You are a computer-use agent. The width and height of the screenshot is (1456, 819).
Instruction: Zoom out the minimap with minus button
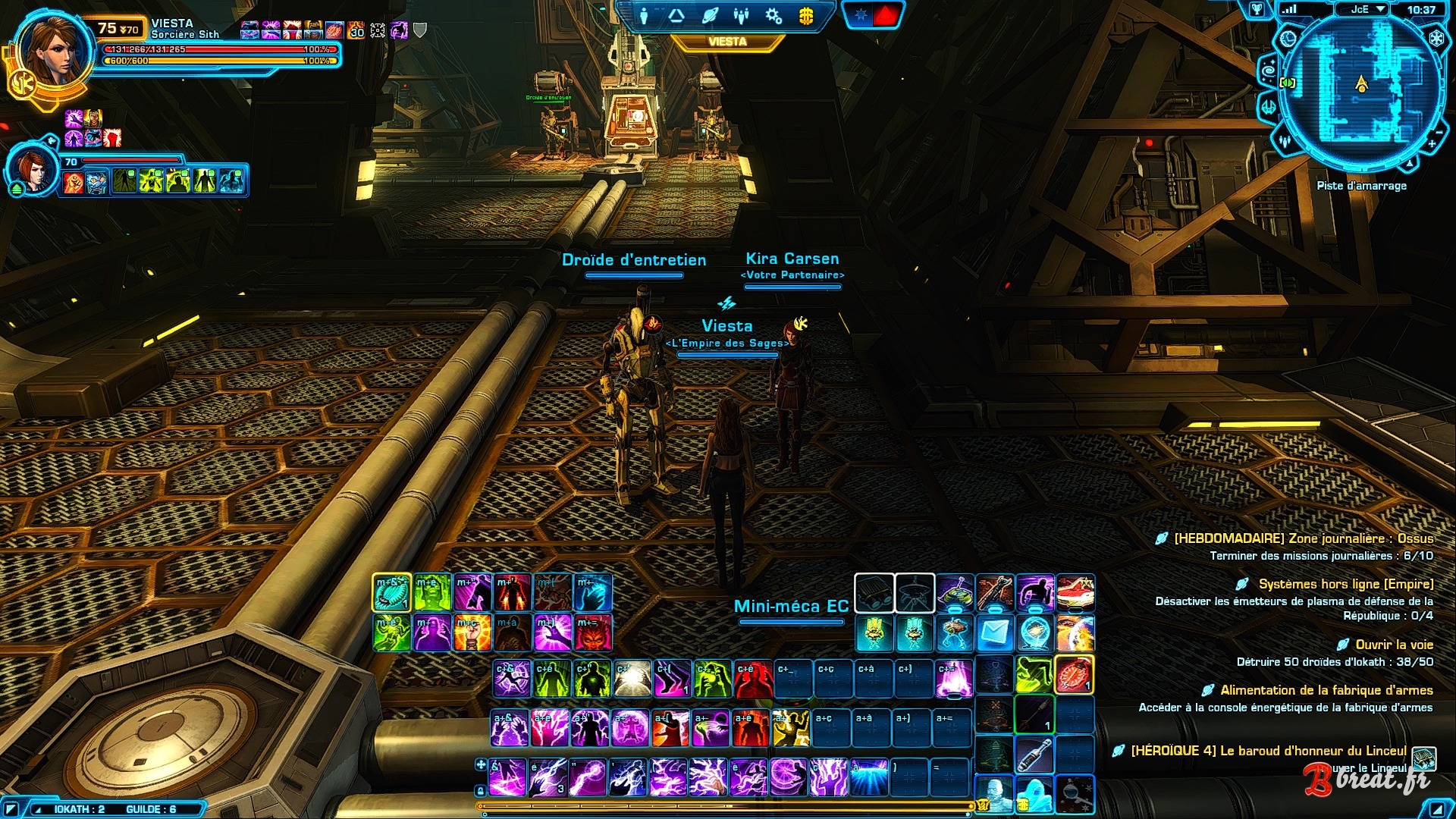(1439, 133)
